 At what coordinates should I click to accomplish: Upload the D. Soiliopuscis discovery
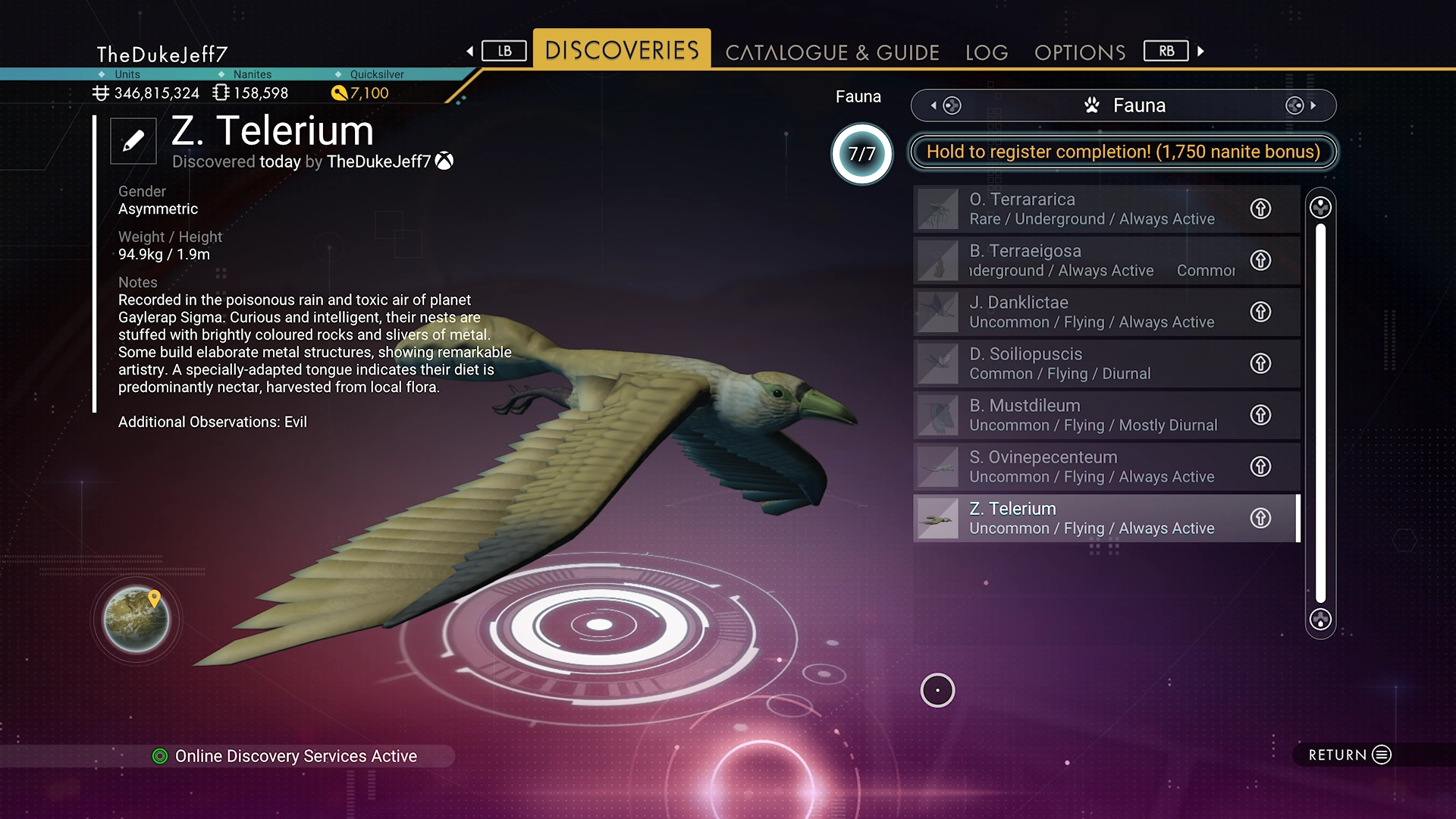point(1260,364)
